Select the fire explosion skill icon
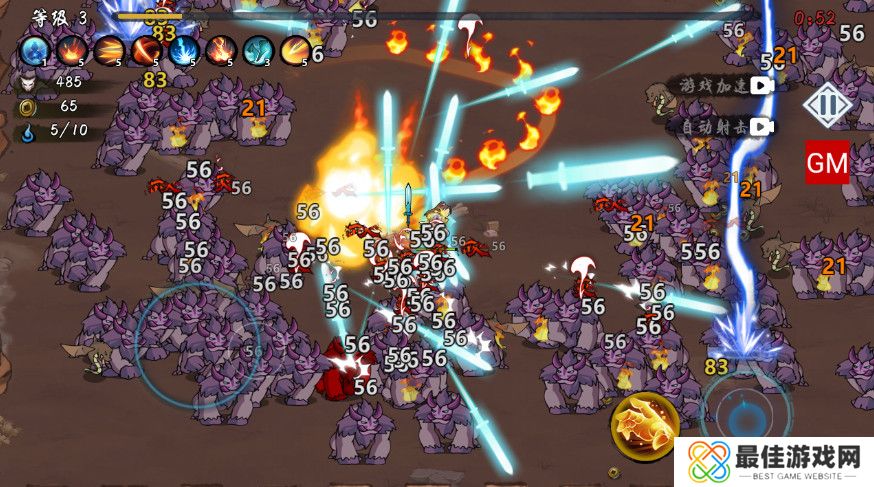Viewport: 874px width, 487px height. [72, 49]
